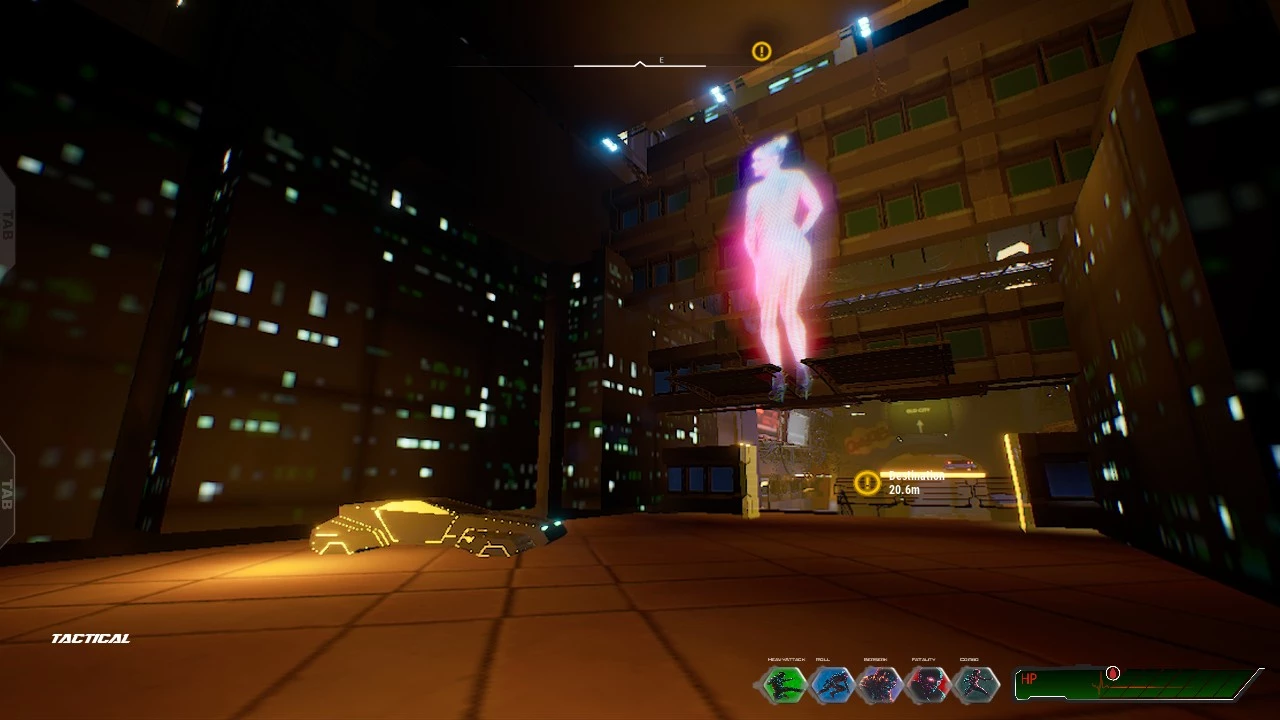This screenshot has height=720, width=1280.
Task: Activate the Combo ability icon
Action: pyautogui.click(x=975, y=685)
